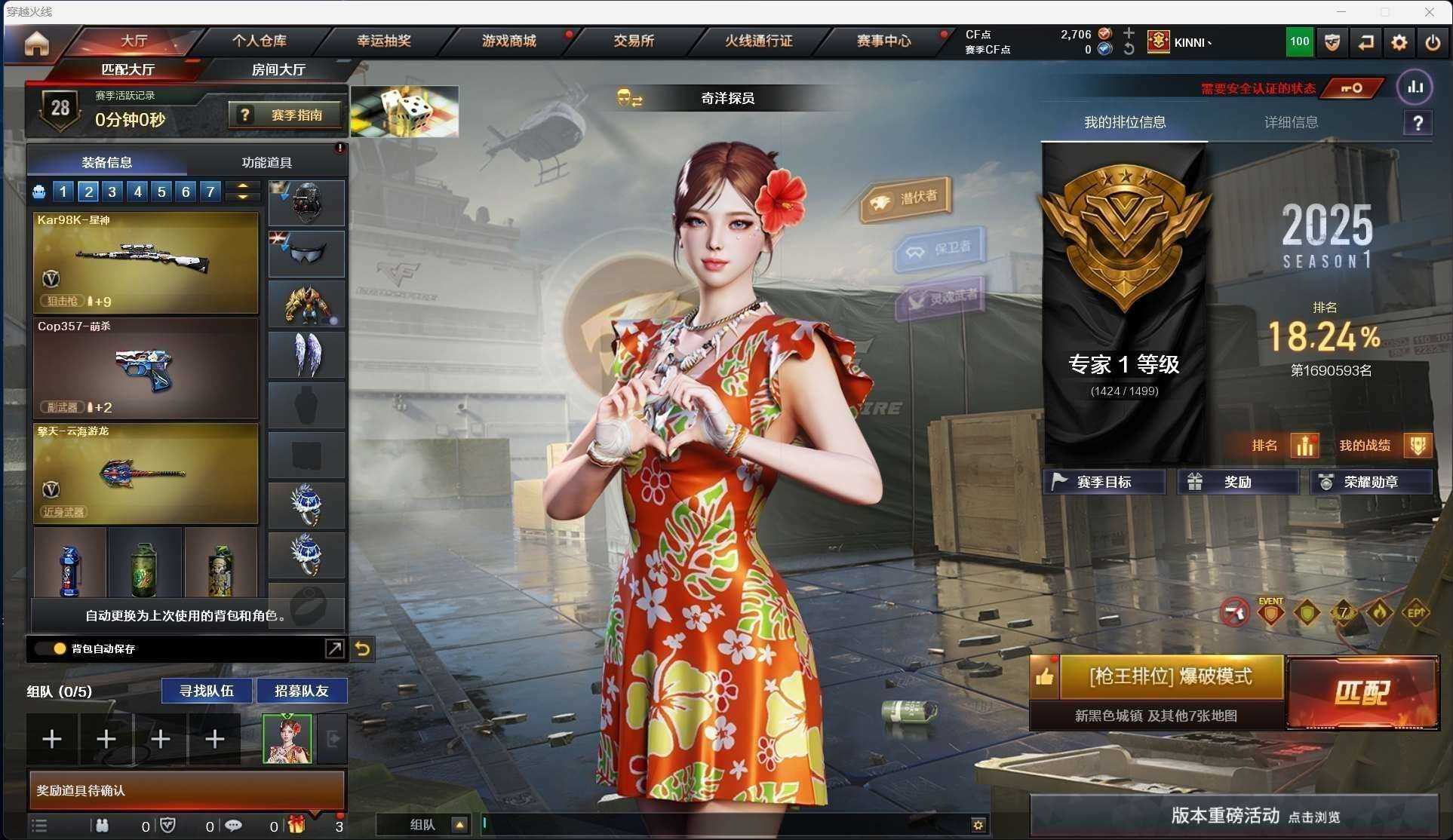Viewport: 1453px width, 840px height.
Task: Open the 幸运抽奖 lucky draw
Action: (383, 41)
